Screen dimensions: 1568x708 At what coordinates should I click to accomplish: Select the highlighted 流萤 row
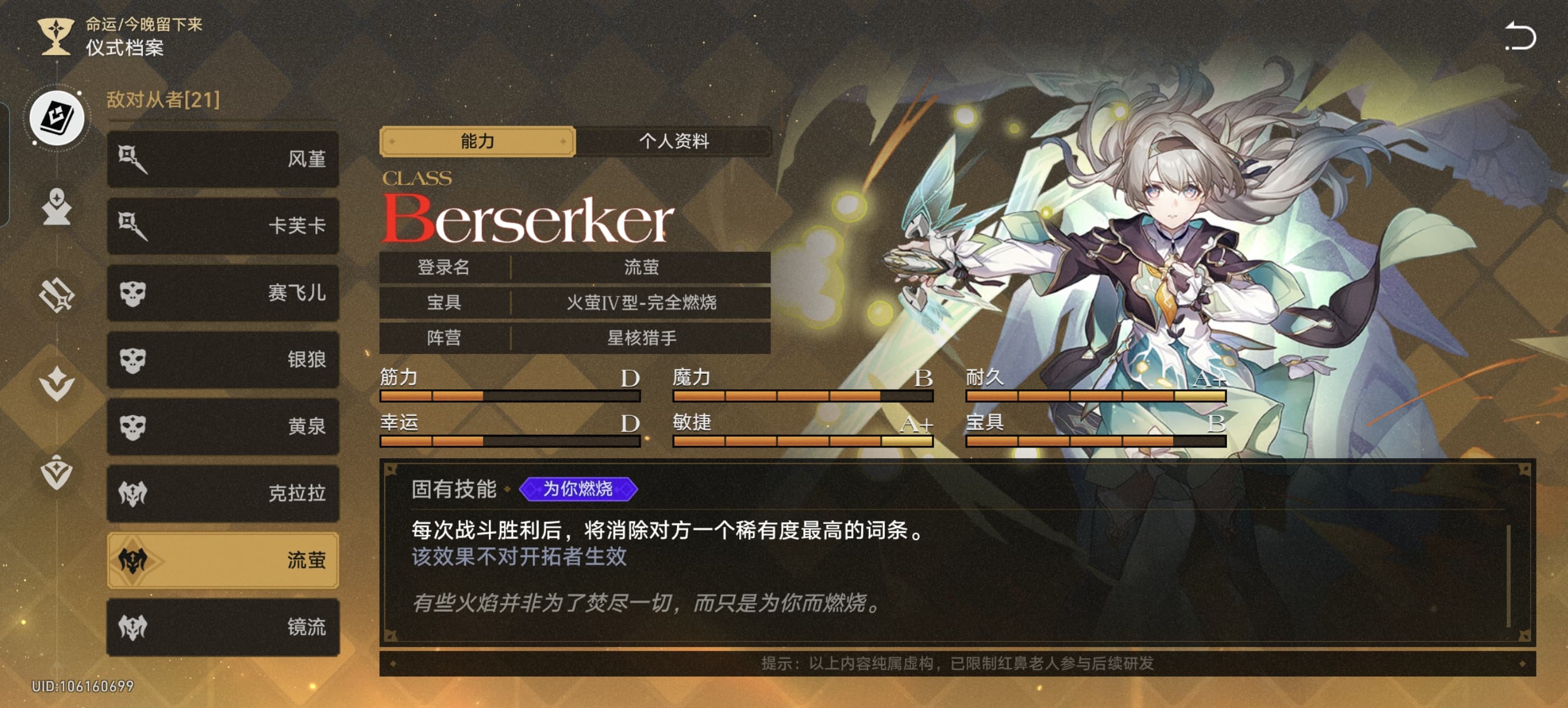pyautogui.click(x=223, y=560)
